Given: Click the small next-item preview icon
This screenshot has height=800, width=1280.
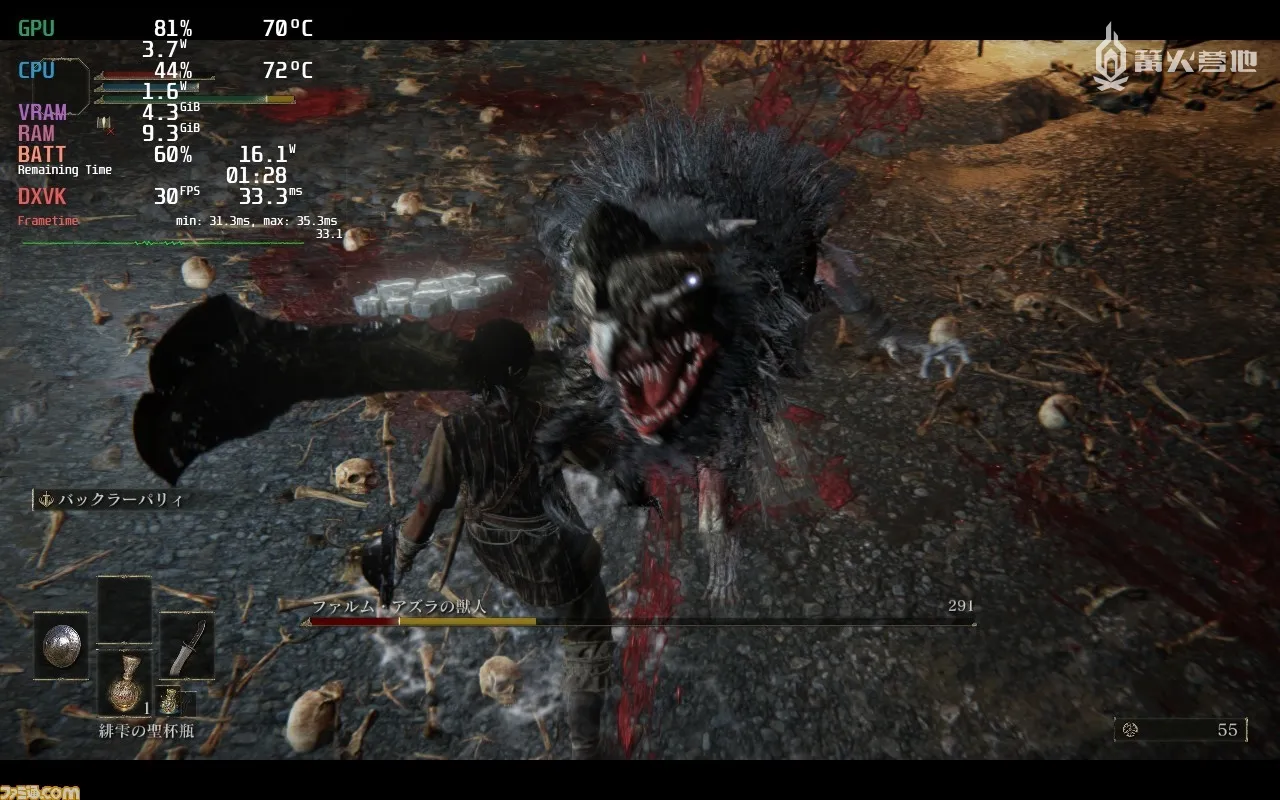Looking at the screenshot, I should pyautogui.click(x=169, y=701).
